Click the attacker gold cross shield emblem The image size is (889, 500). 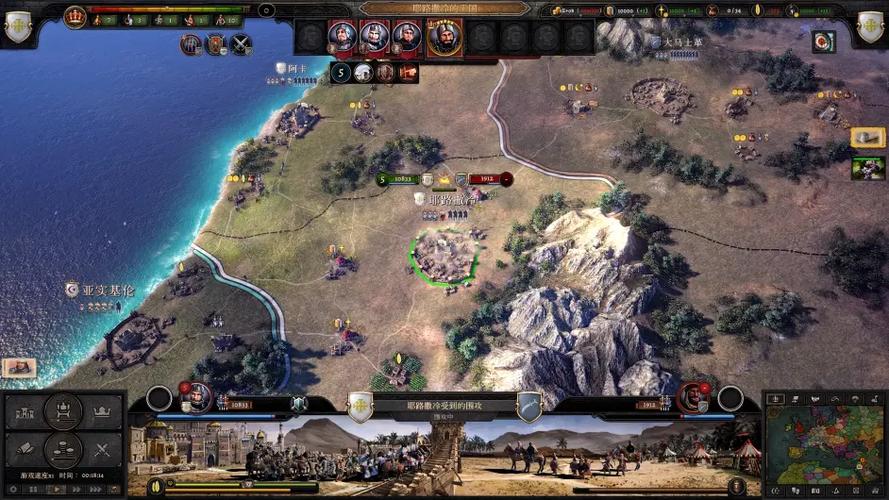[360, 406]
